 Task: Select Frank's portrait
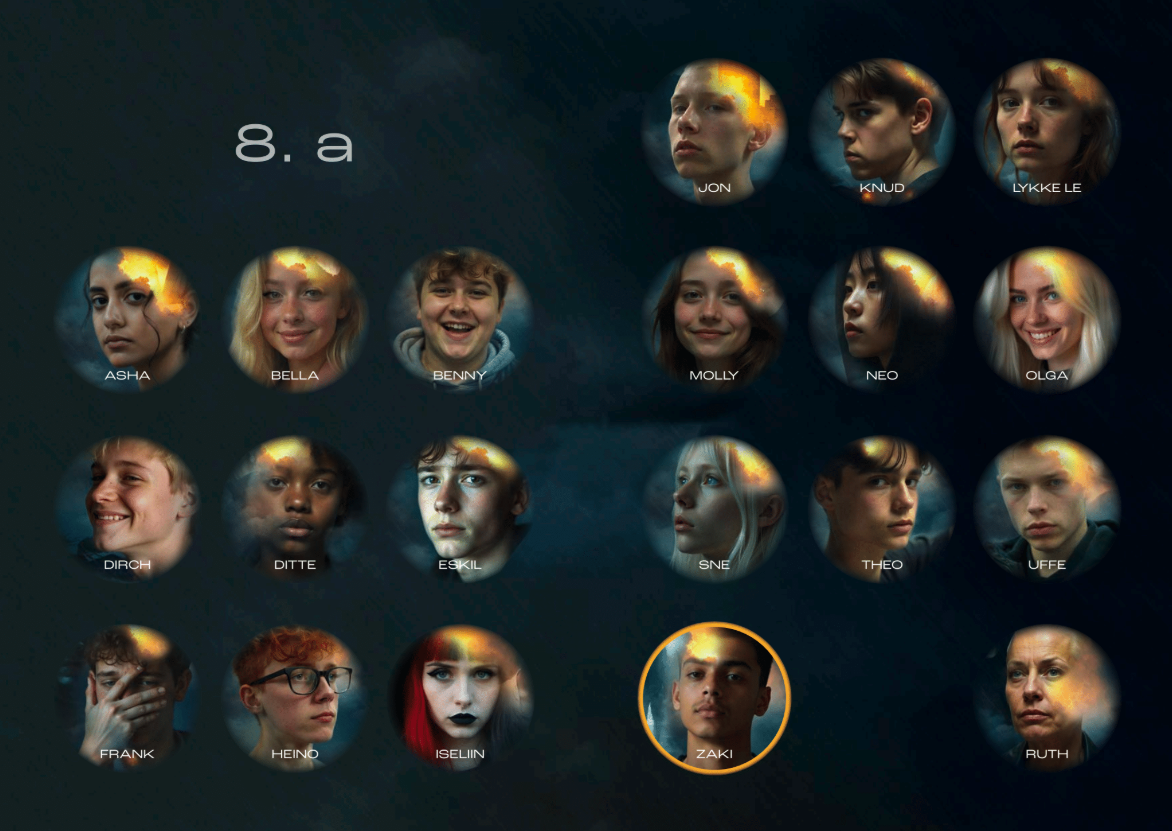127,696
